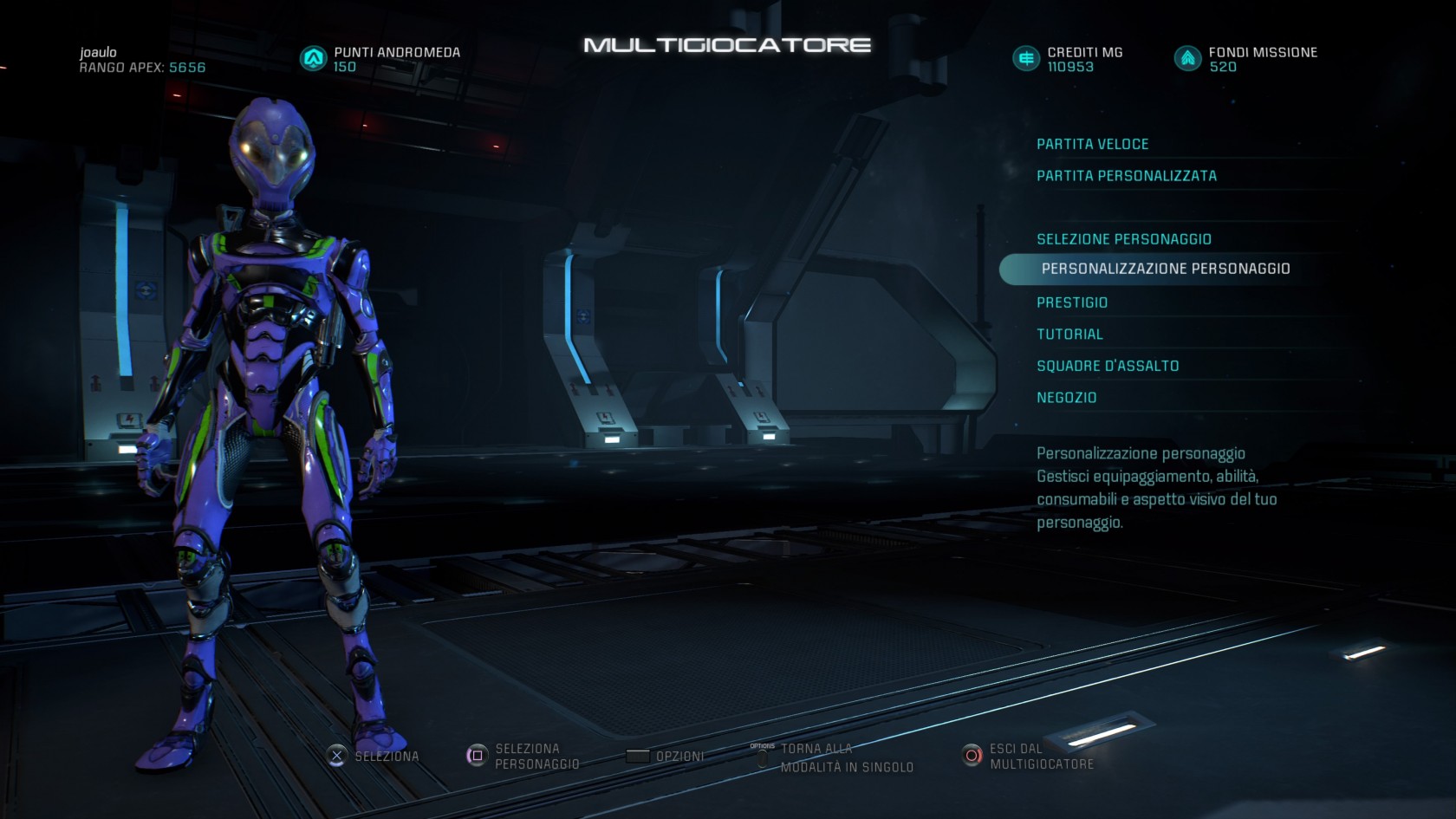
Task: Open the Tutorial entry
Action: point(1069,335)
